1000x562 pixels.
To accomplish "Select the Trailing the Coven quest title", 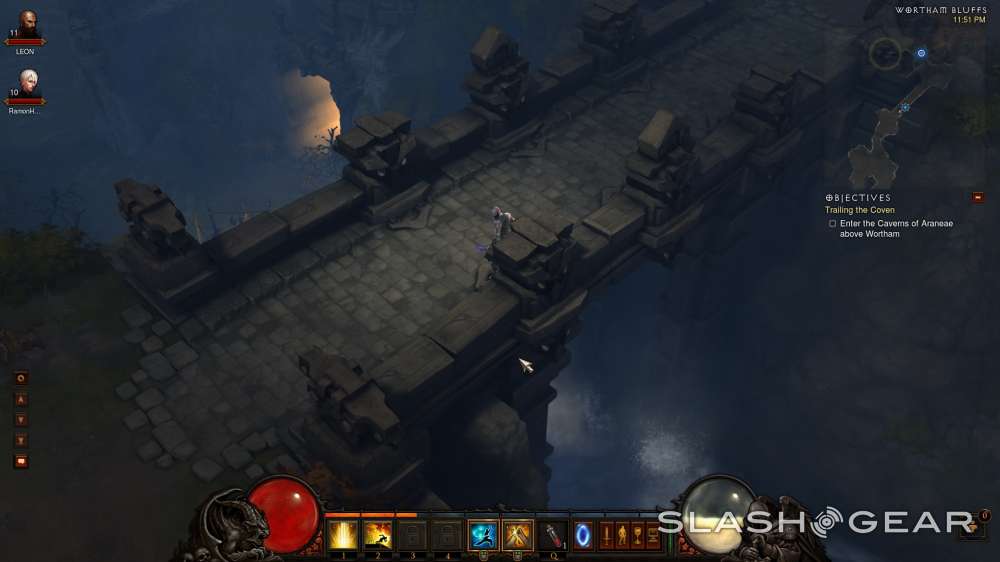I will click(x=859, y=210).
